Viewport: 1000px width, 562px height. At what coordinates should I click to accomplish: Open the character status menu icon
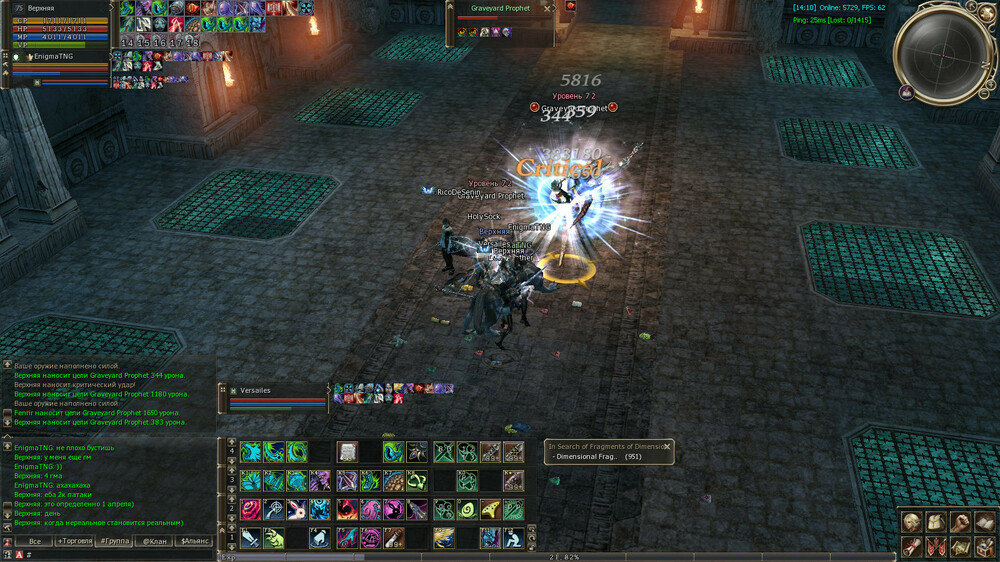[x=911, y=522]
